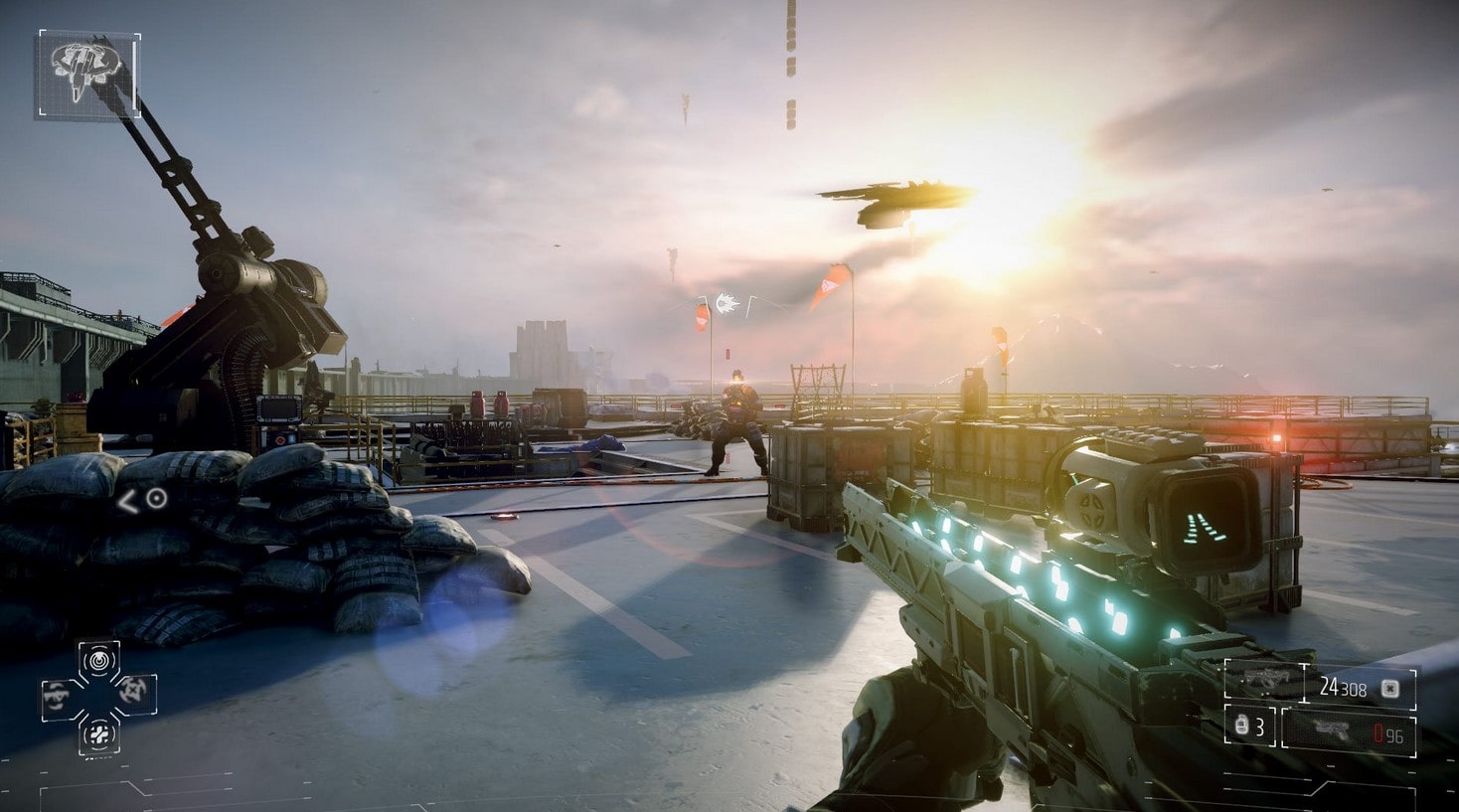Click the OWL shield mode icon below the d-pad
The image size is (1459, 812).
(x=99, y=735)
